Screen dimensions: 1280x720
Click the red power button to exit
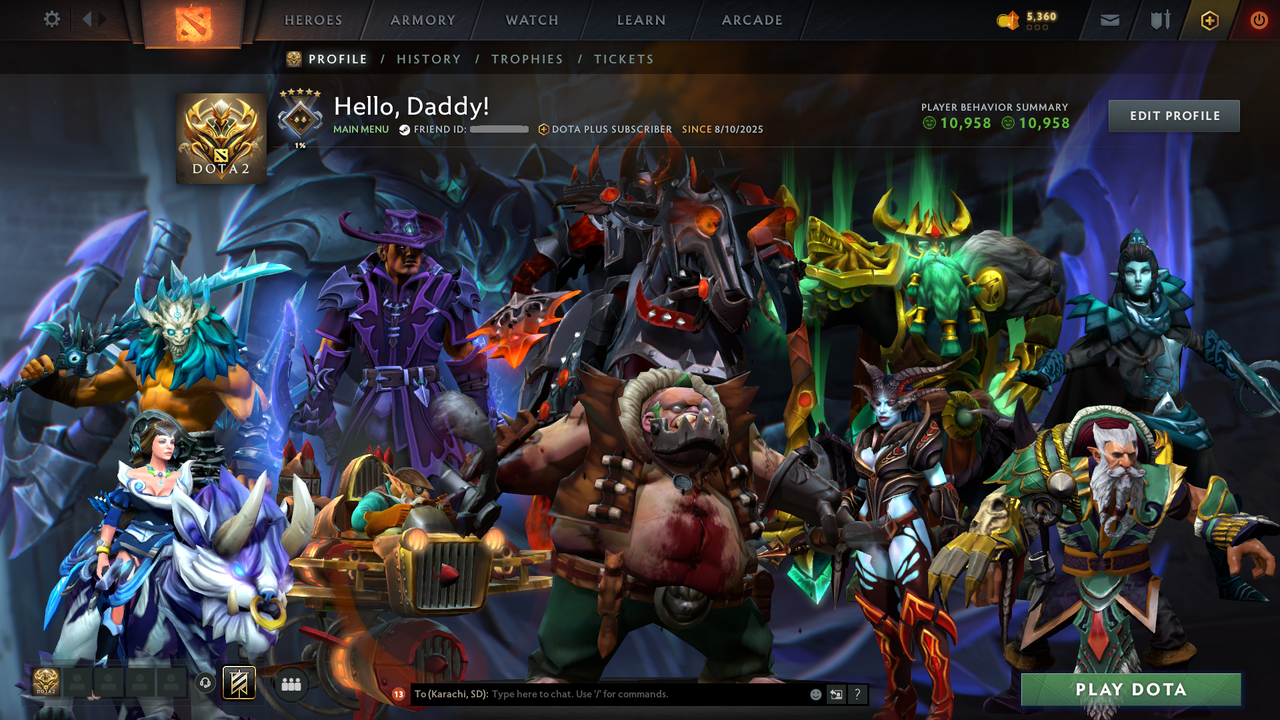(x=1257, y=19)
